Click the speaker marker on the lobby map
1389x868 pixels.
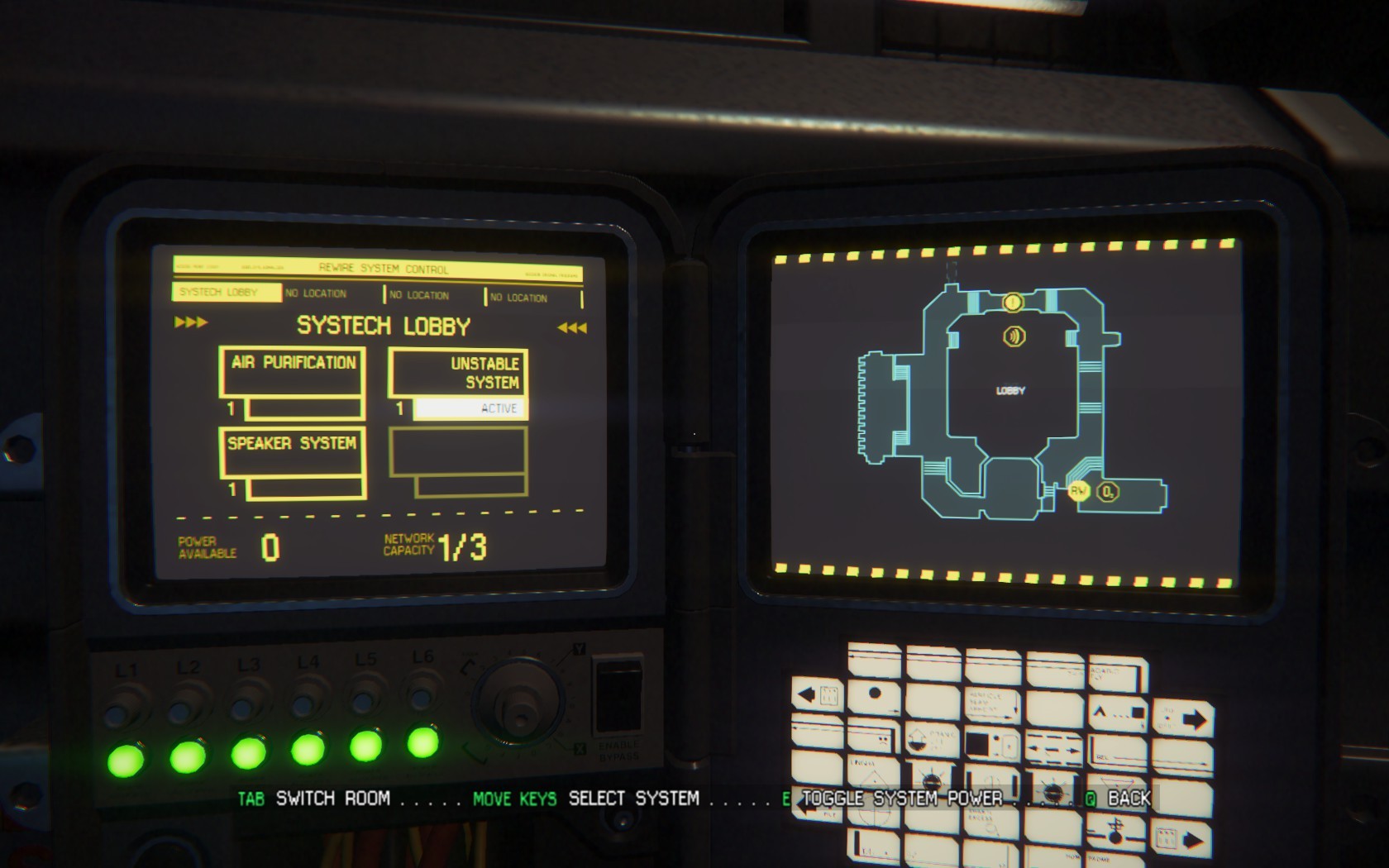coord(1014,336)
